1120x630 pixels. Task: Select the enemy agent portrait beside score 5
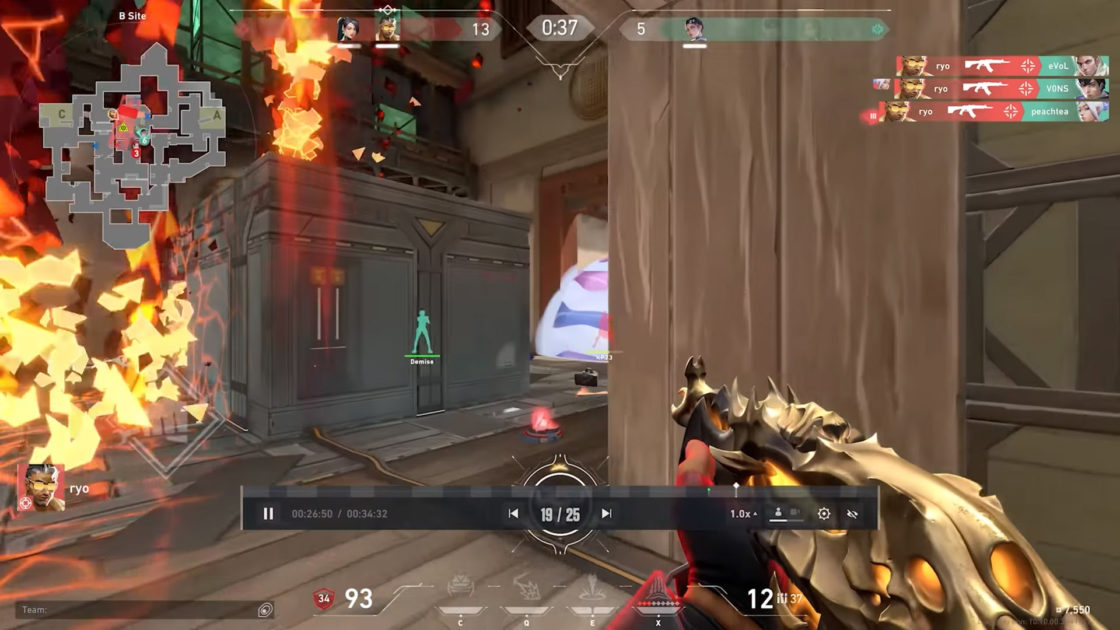pyautogui.click(x=695, y=29)
